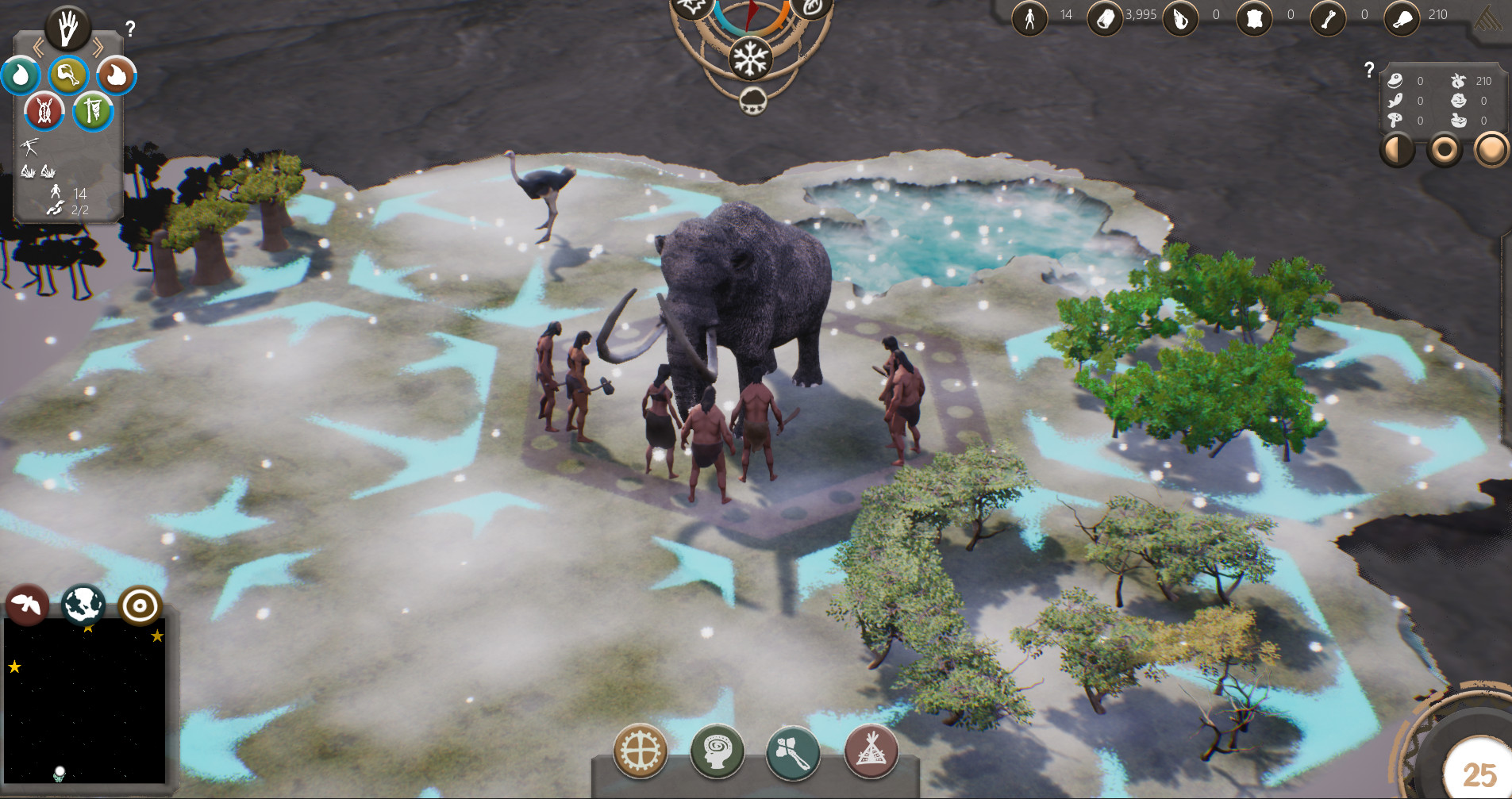Screen dimensions: 1512x799
Task: Click the red beetle threat icon on tribe panel
Action: pos(44,111)
